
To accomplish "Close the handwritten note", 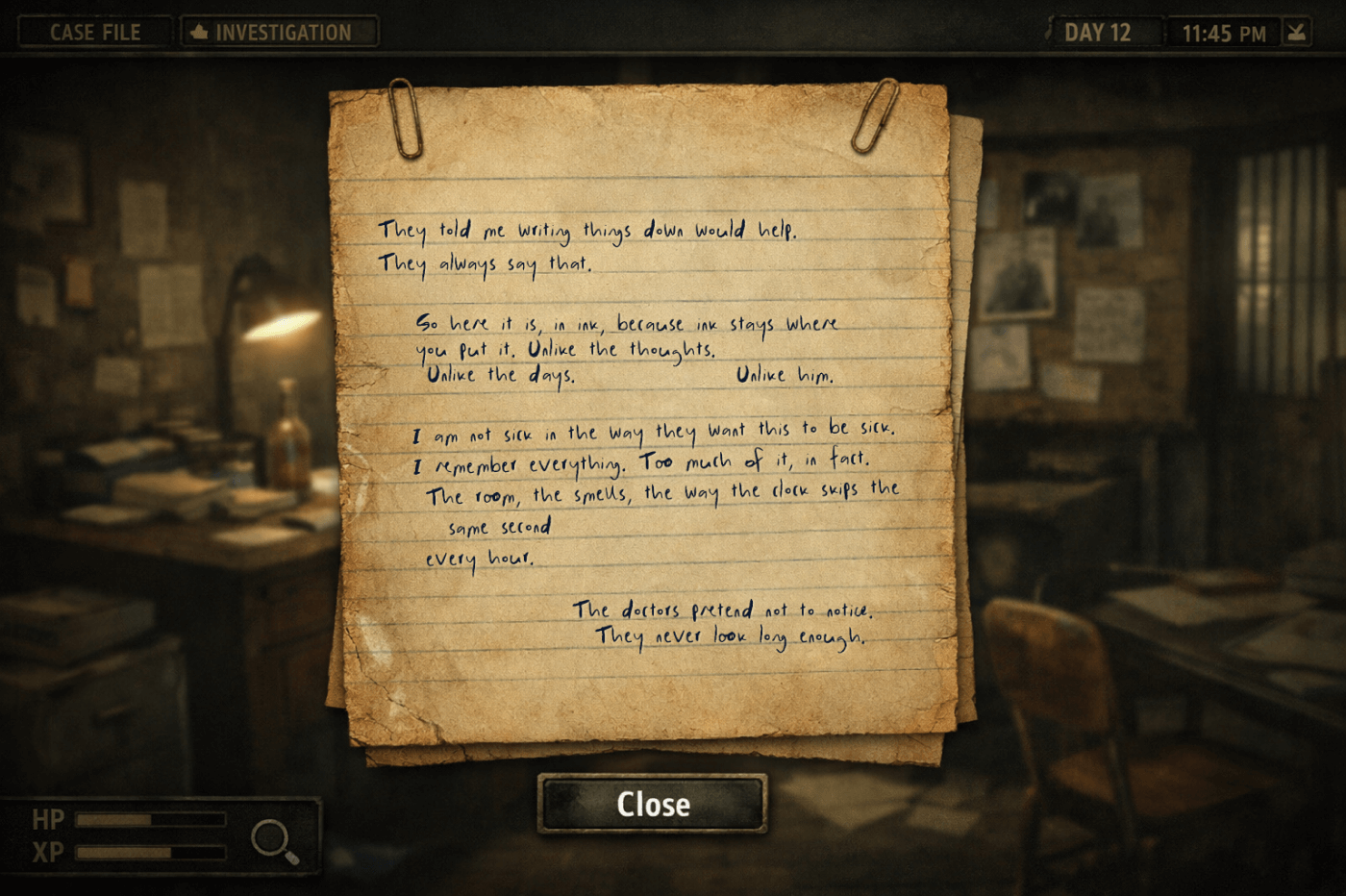I will (652, 806).
